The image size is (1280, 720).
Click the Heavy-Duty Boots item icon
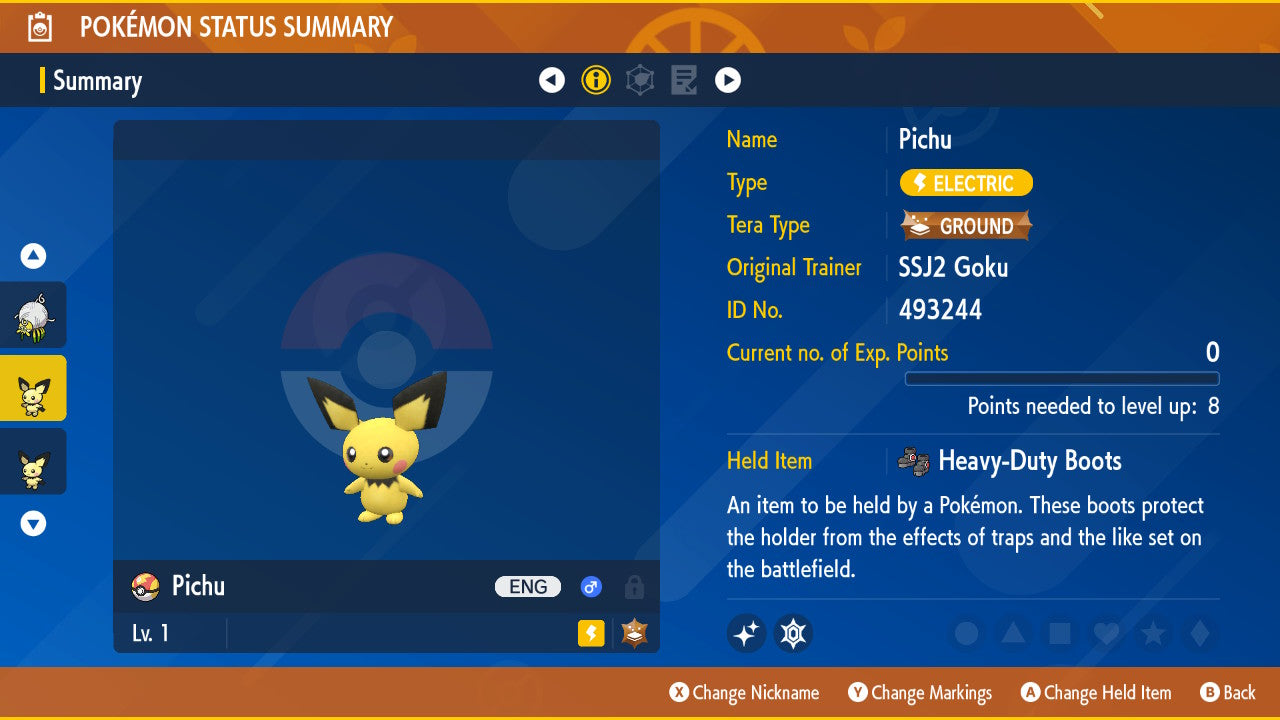coord(911,461)
